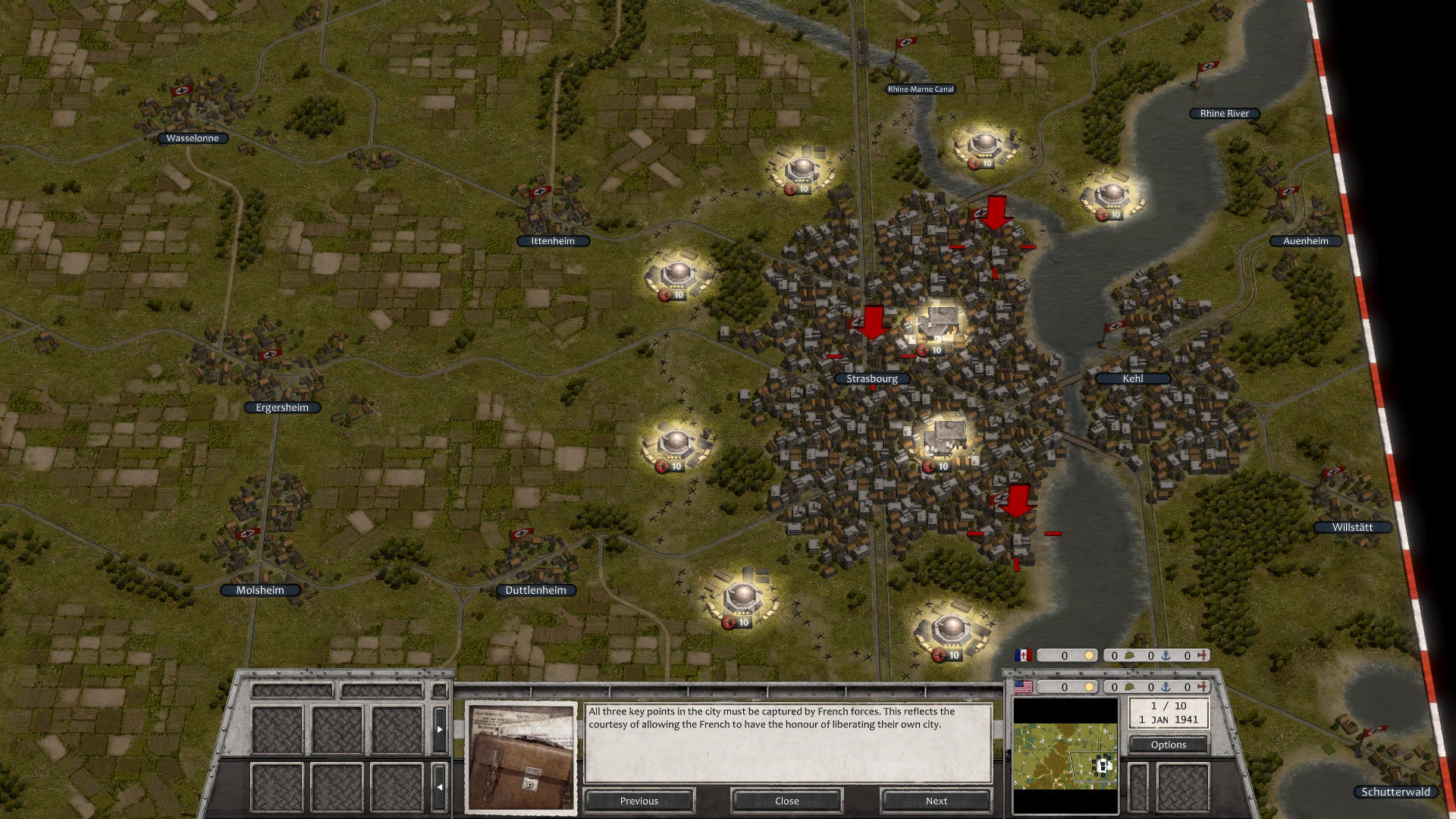1456x819 pixels.
Task: Click the helmet manpower icon in the US bar
Action: coord(1131,688)
